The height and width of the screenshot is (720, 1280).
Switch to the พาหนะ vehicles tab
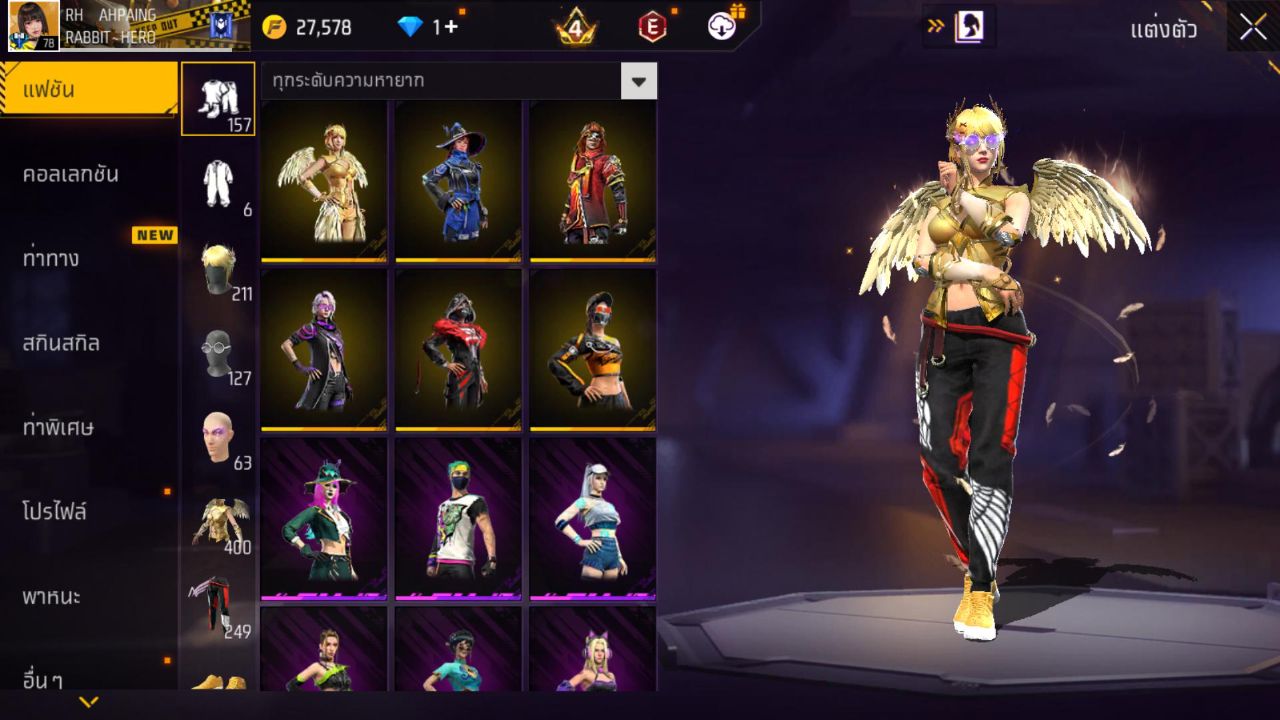[x=51, y=597]
